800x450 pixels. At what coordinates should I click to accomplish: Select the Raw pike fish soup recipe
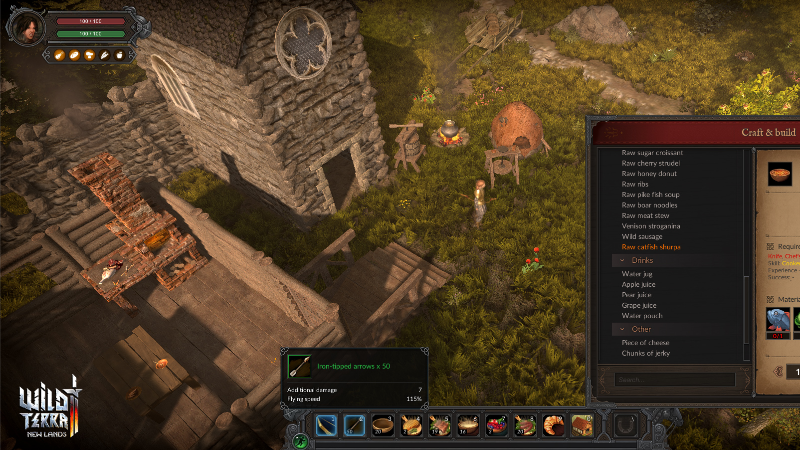tap(650, 194)
